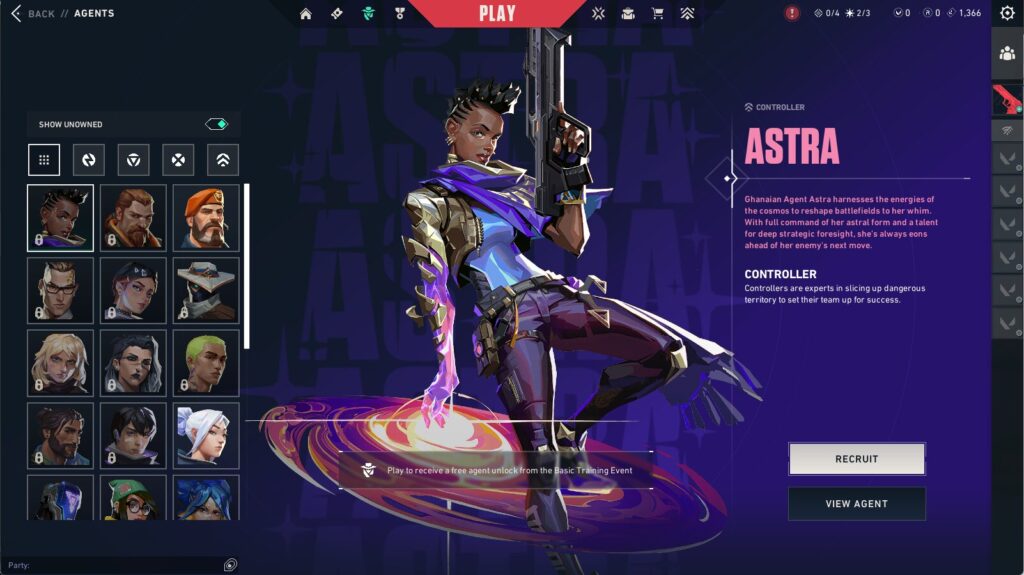Choose the Breach agent portrait
Screen dimensions: 1024x575
(x=133, y=217)
